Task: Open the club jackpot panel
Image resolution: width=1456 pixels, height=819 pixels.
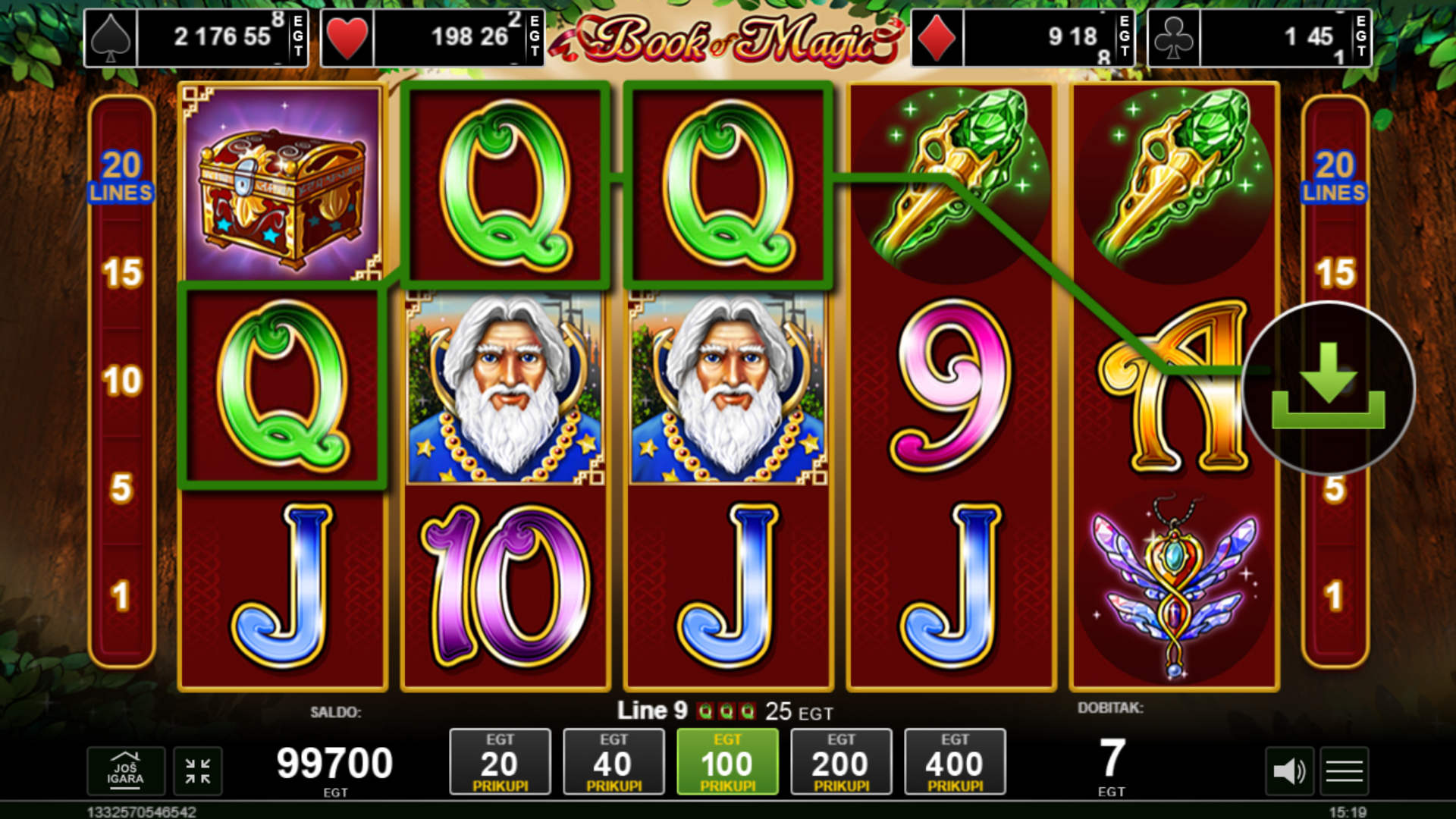Action: [x=1260, y=37]
